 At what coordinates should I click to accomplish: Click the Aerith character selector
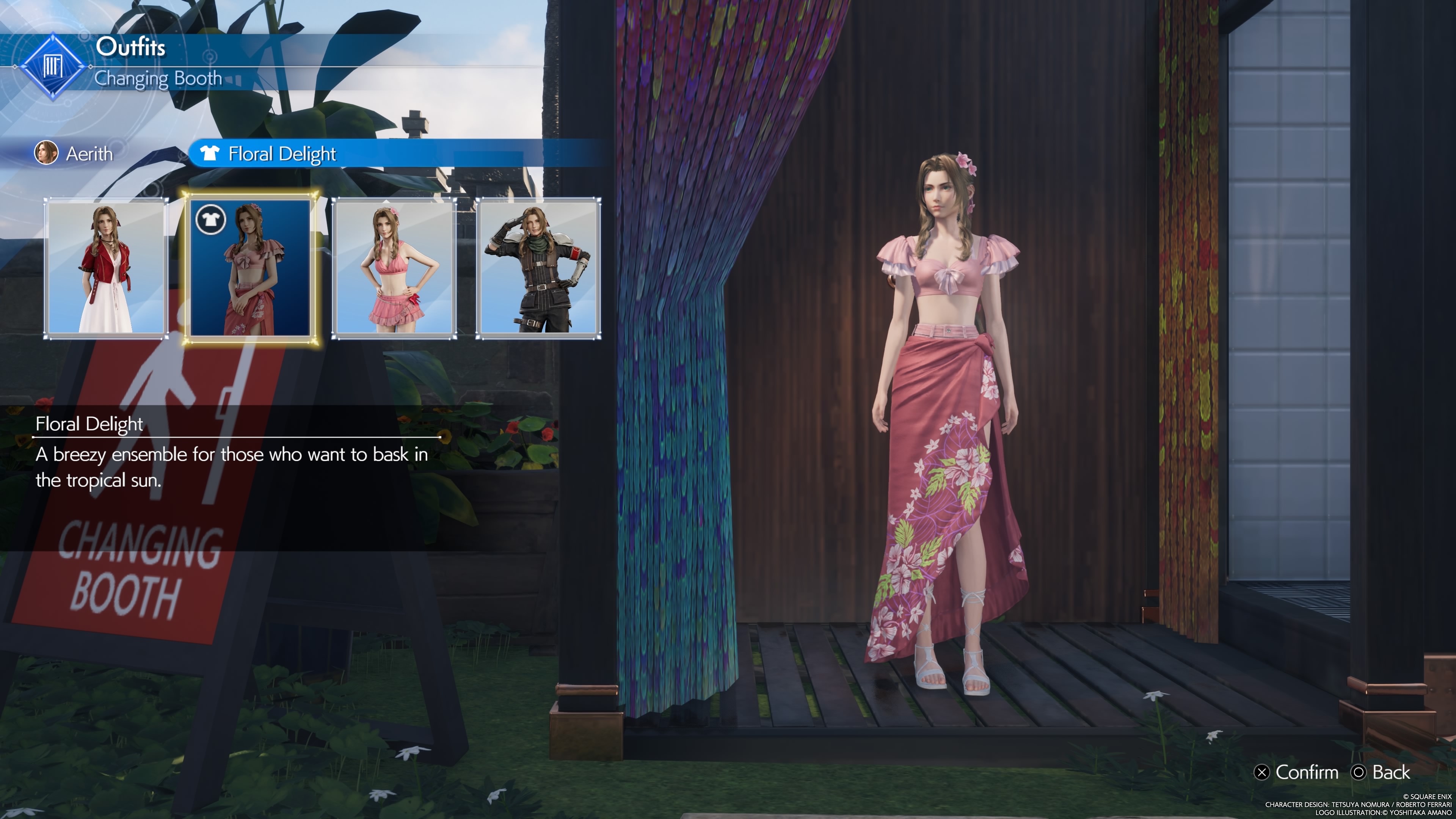[x=75, y=154]
